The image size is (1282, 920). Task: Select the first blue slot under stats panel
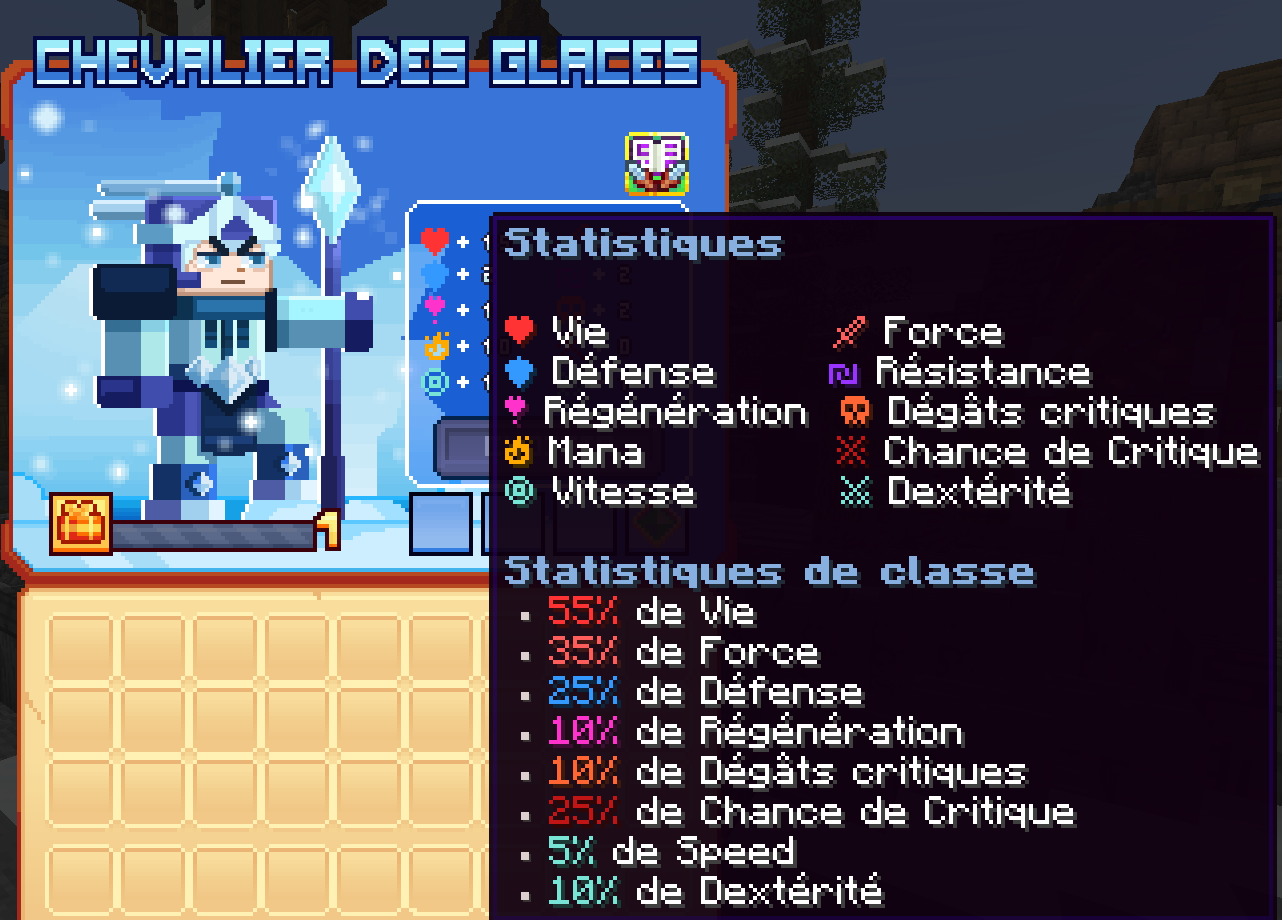[x=440, y=523]
